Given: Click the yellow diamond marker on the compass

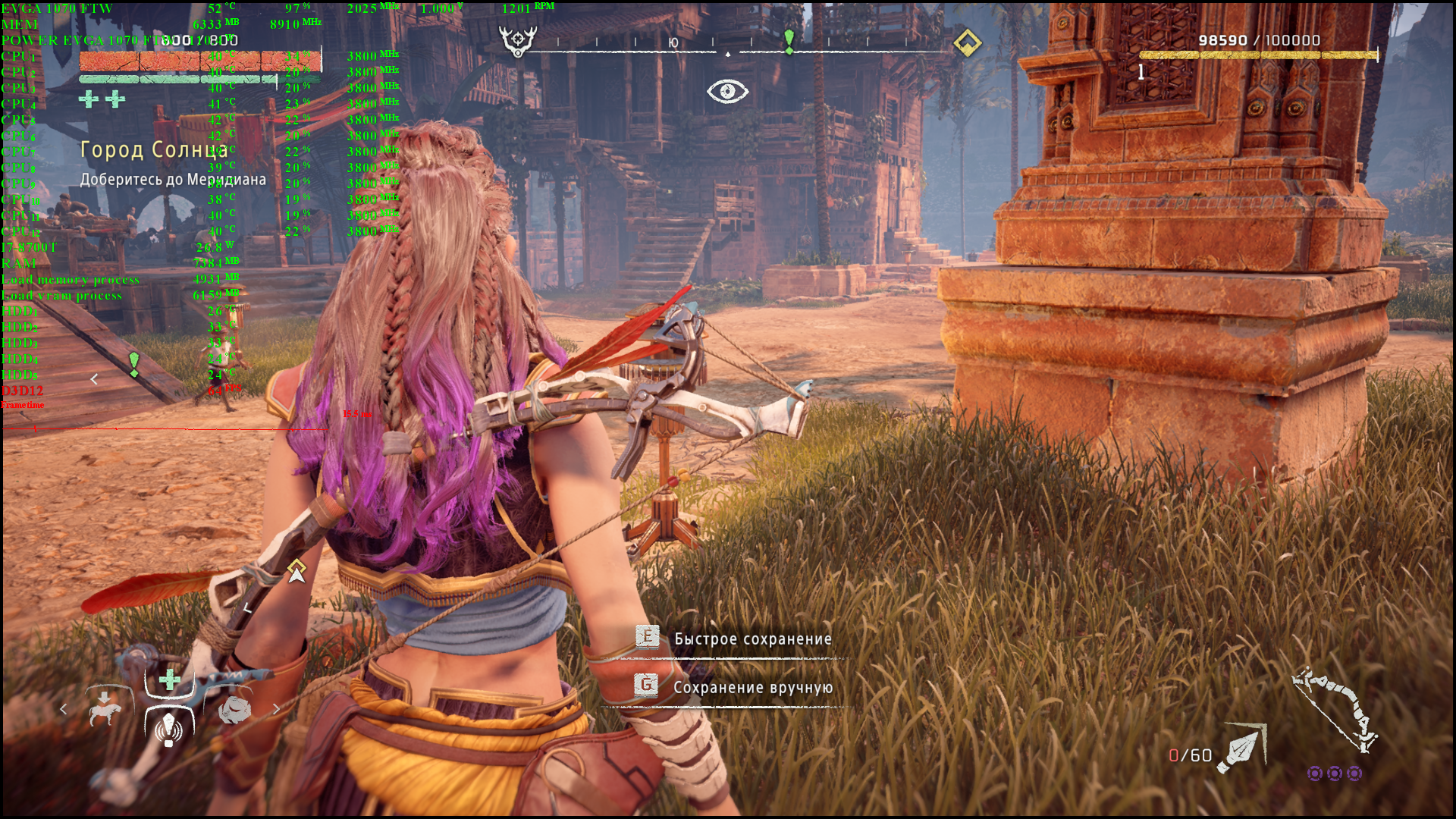Looking at the screenshot, I should [967, 43].
